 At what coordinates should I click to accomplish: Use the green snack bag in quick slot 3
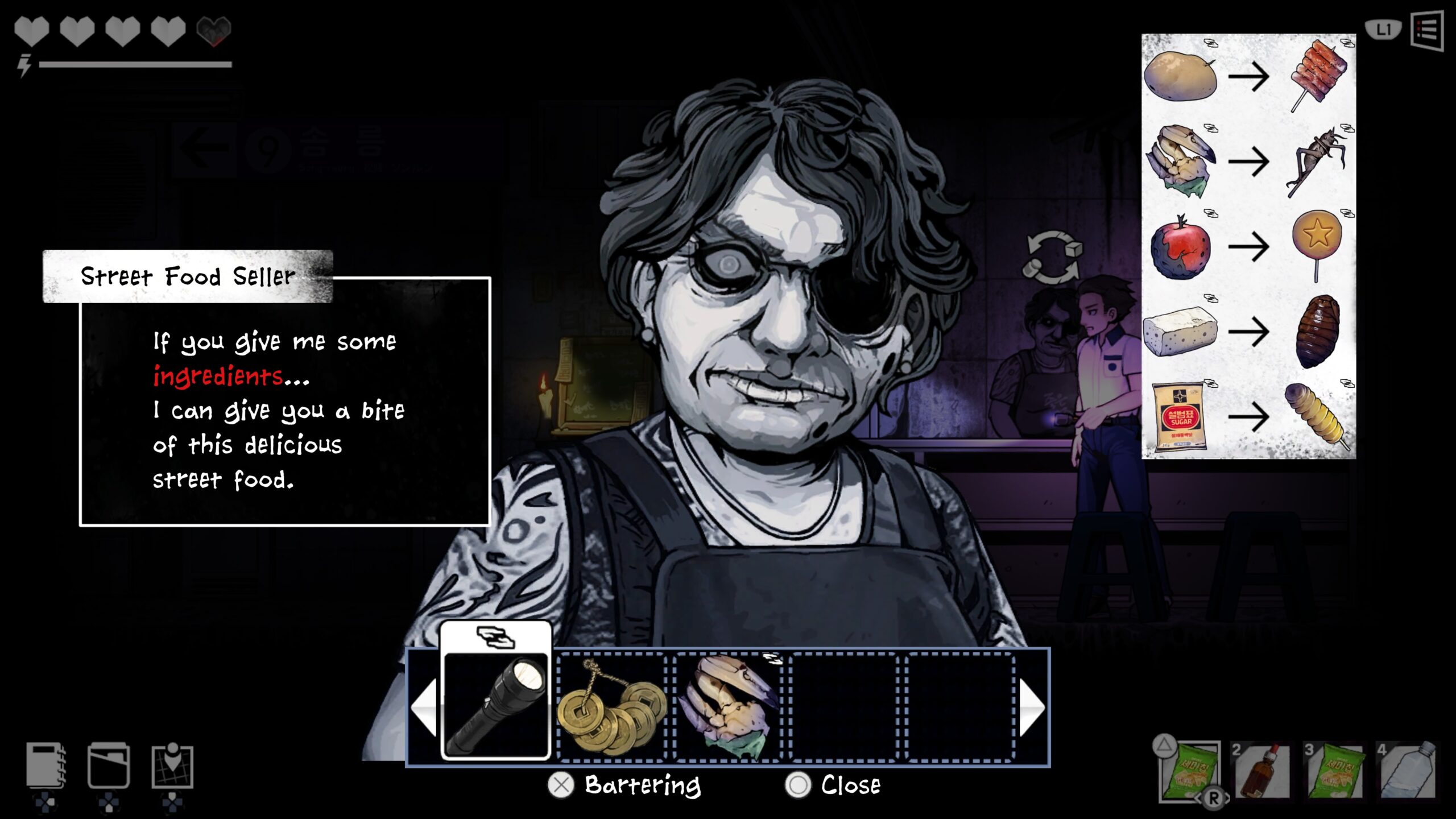[x=1334, y=770]
